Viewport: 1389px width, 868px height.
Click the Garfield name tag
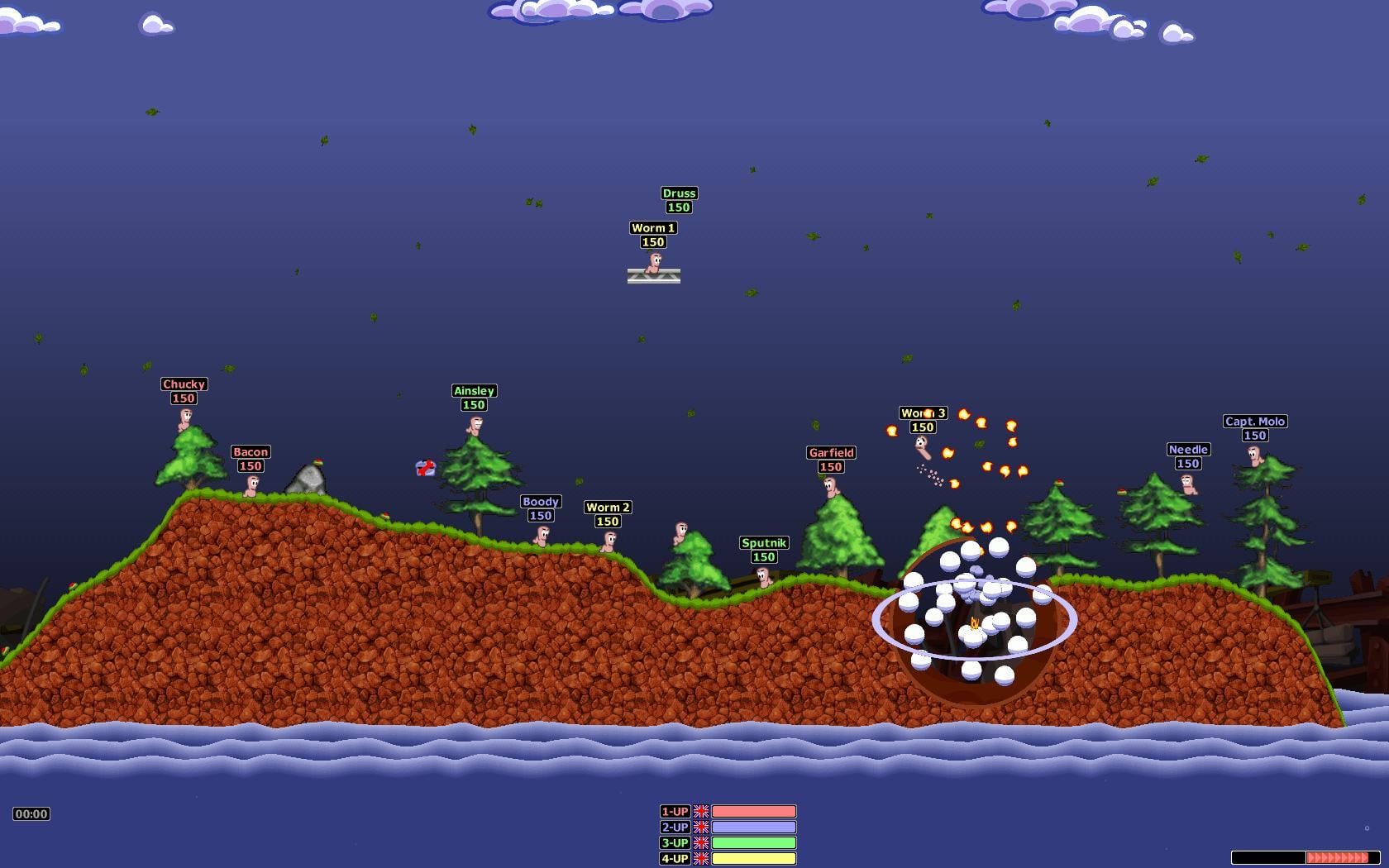[831, 453]
